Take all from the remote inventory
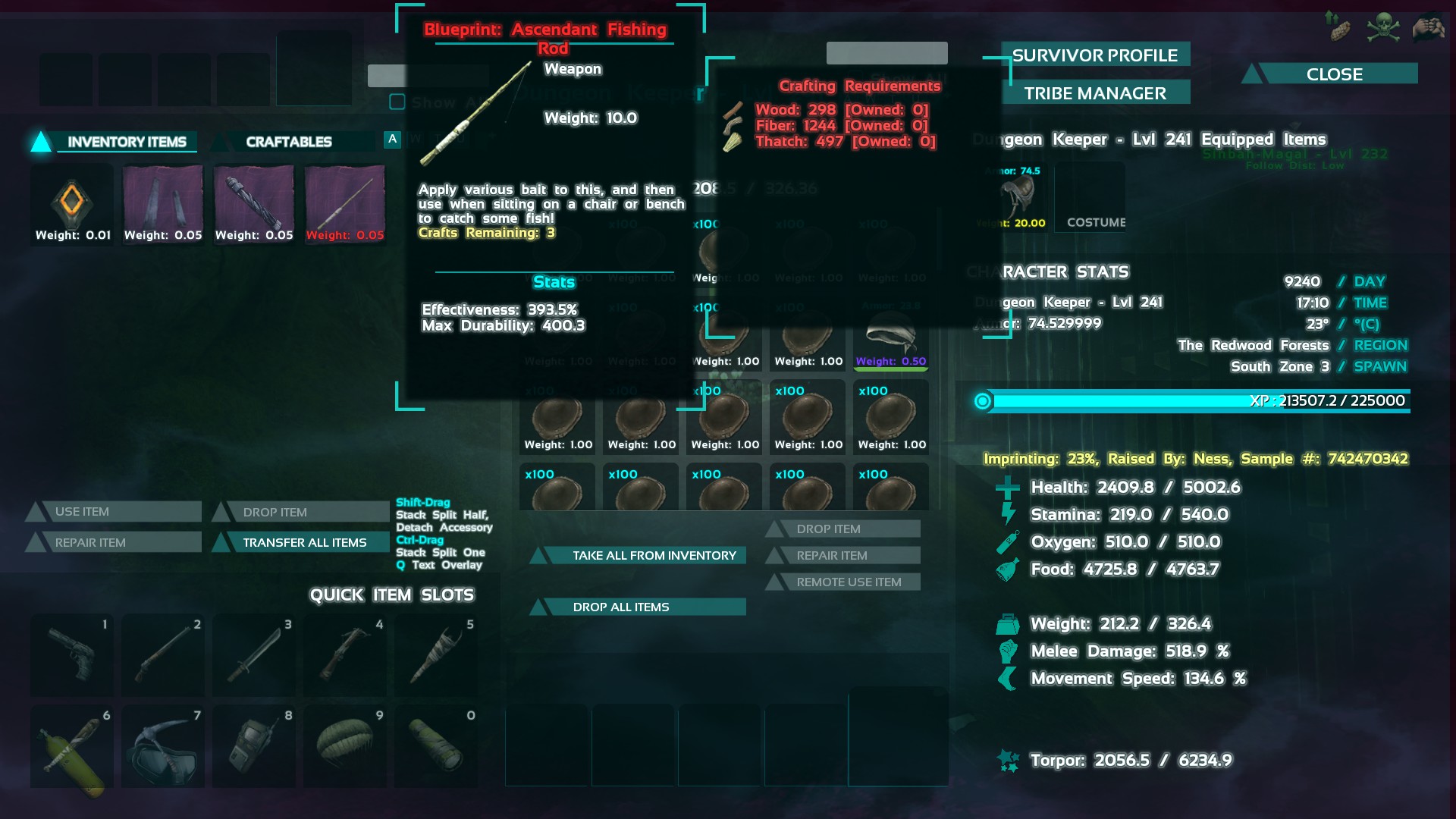 (654, 555)
